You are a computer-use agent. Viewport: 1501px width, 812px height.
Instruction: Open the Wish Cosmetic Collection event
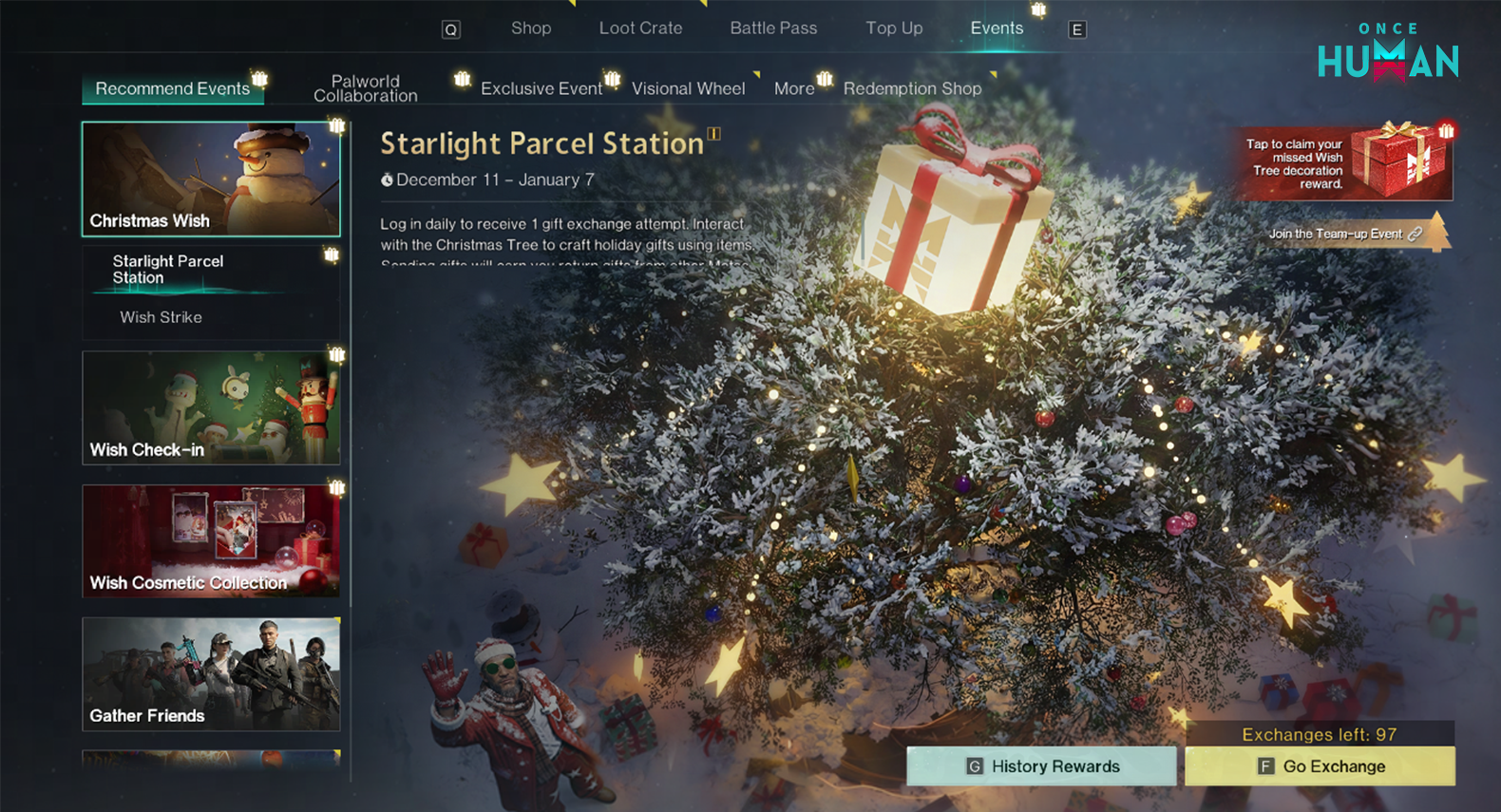coord(211,540)
